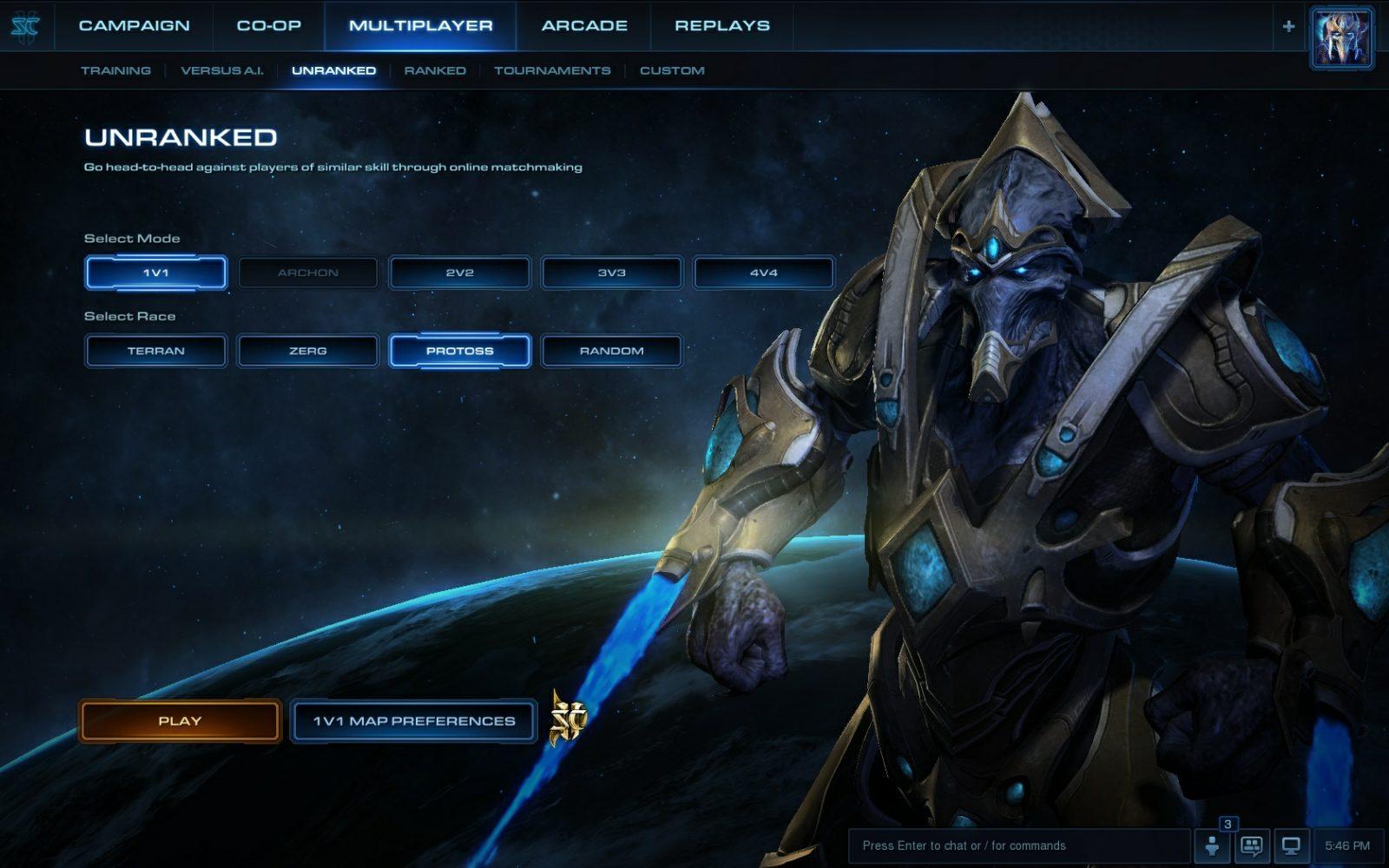Viewport: 1389px width, 868px height.
Task: Open the Campaign tab
Action: [x=134, y=26]
